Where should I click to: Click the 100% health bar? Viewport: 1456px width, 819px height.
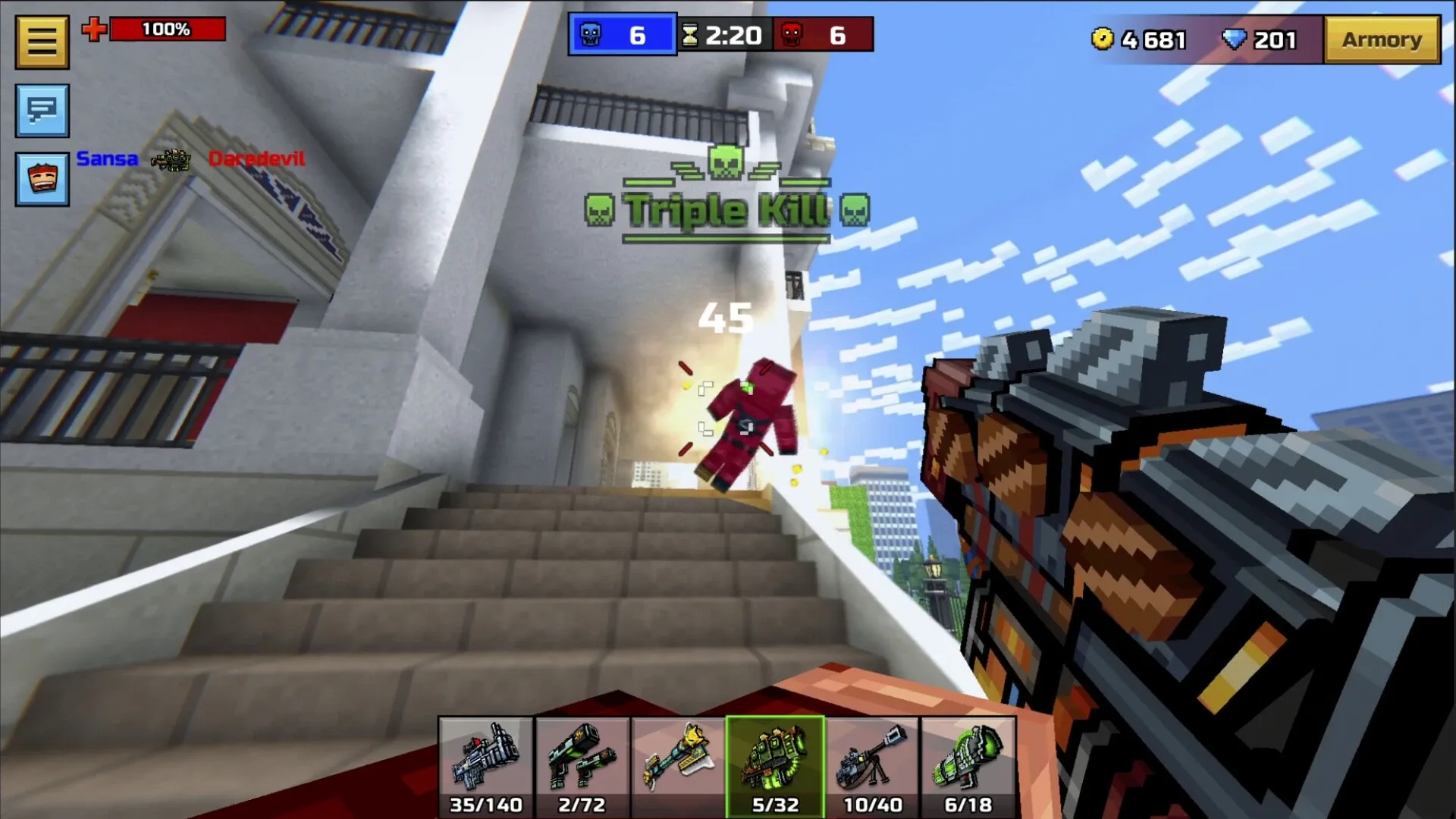(x=167, y=30)
